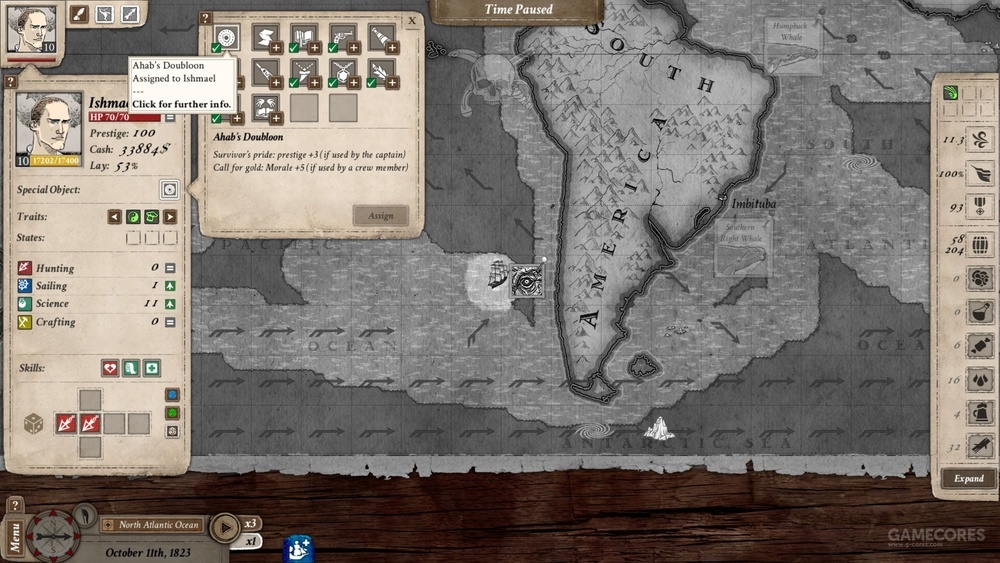Select Ishmael's portrait tab at top
This screenshot has width=1000, height=563.
pos(30,27)
